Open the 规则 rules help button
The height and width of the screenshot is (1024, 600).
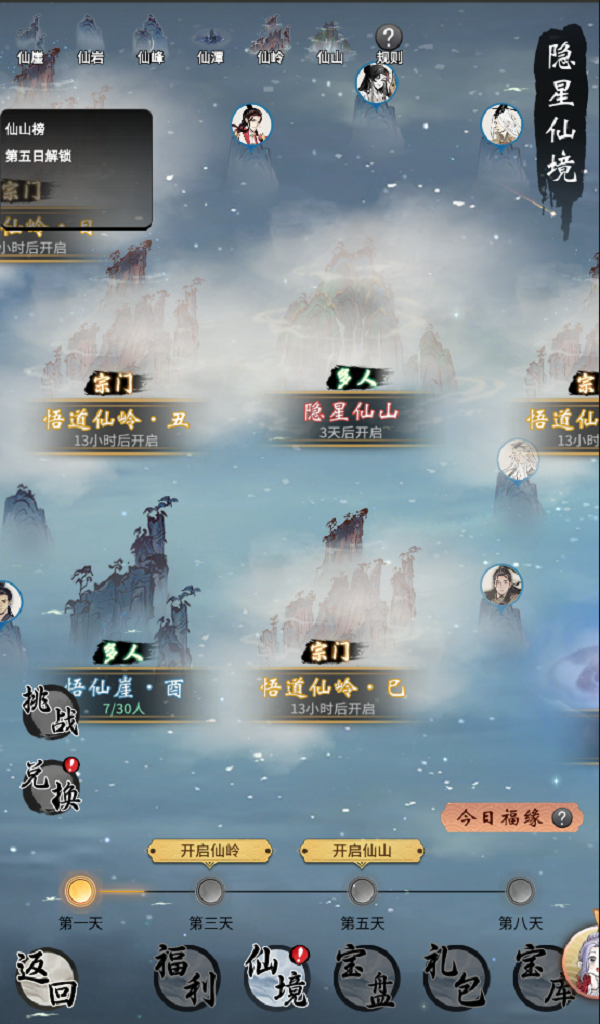point(389,43)
